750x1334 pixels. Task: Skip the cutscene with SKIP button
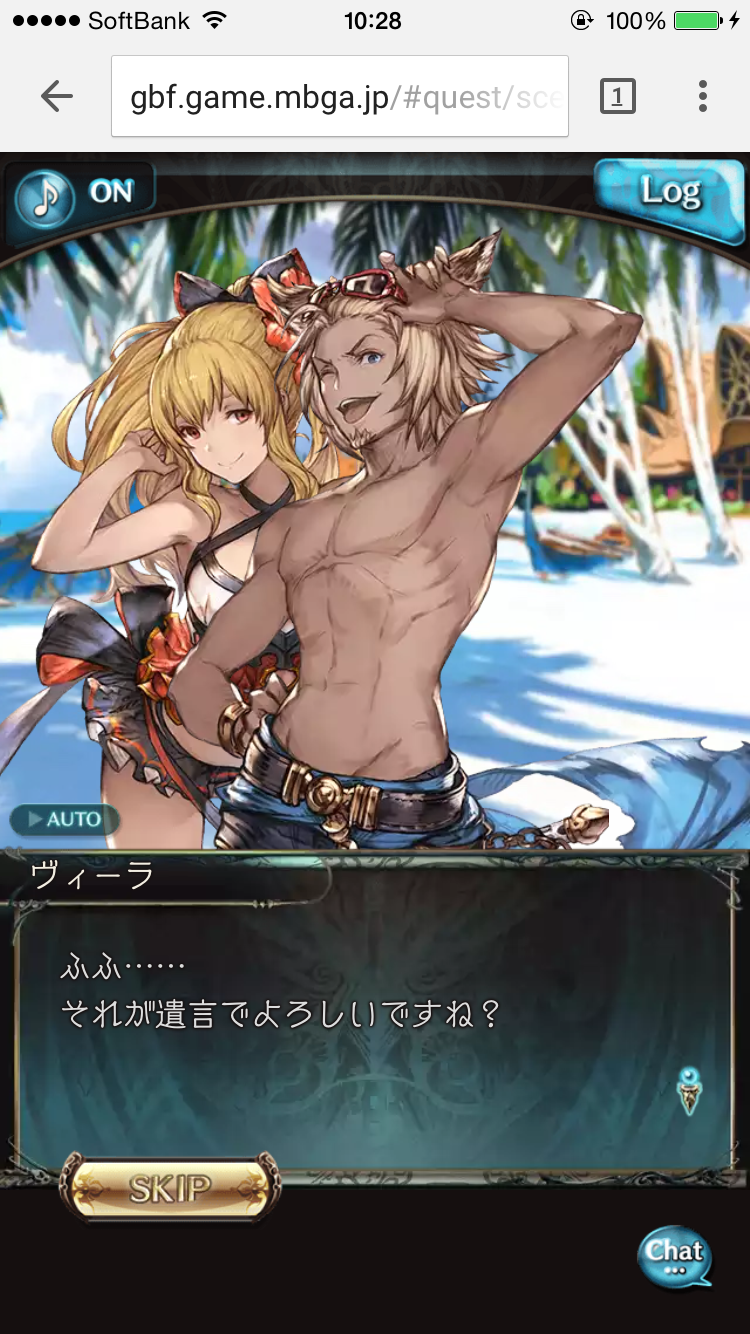click(169, 1189)
